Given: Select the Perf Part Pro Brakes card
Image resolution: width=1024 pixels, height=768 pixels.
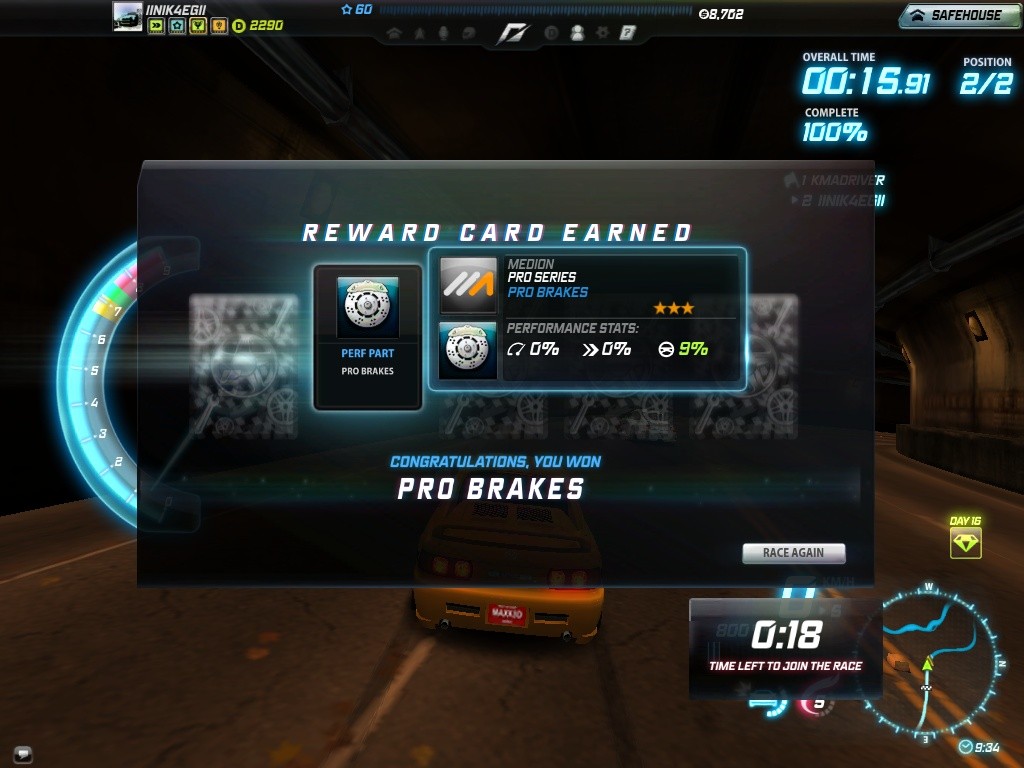Looking at the screenshot, I should click(x=367, y=337).
